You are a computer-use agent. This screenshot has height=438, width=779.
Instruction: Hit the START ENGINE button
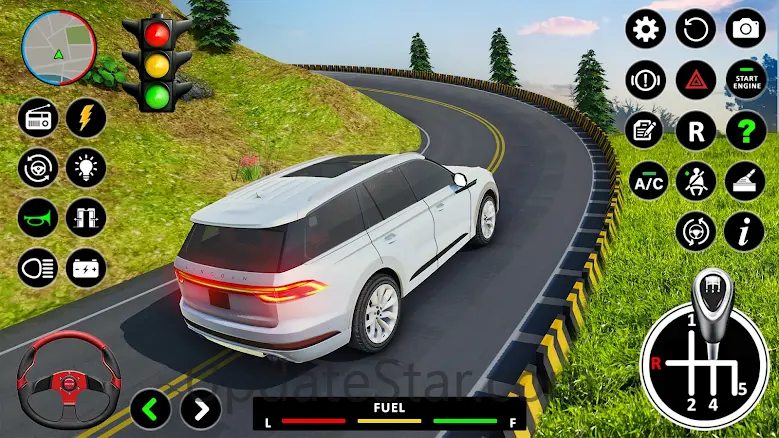tap(746, 79)
